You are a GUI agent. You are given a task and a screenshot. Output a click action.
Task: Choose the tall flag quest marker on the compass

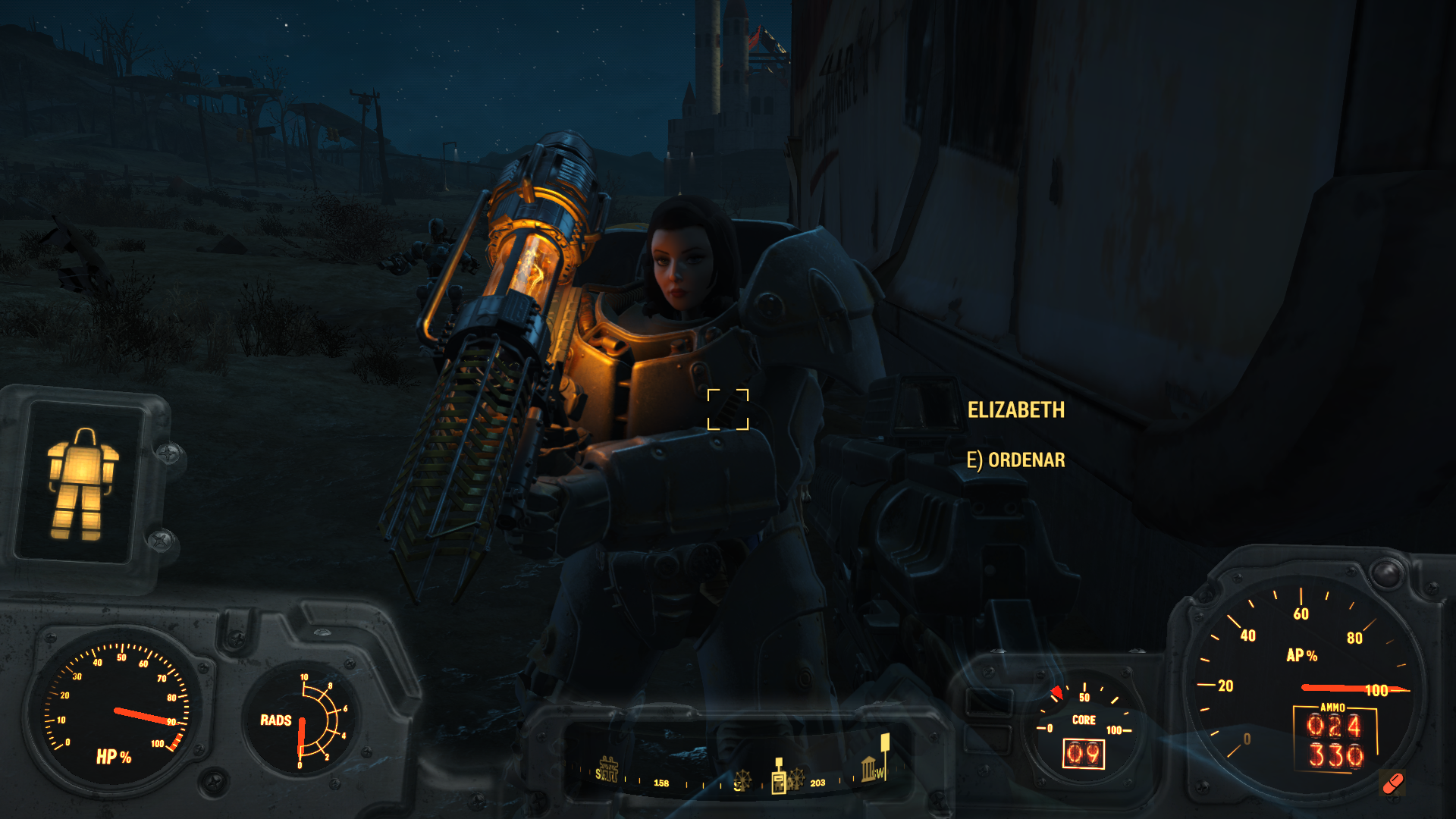(884, 748)
